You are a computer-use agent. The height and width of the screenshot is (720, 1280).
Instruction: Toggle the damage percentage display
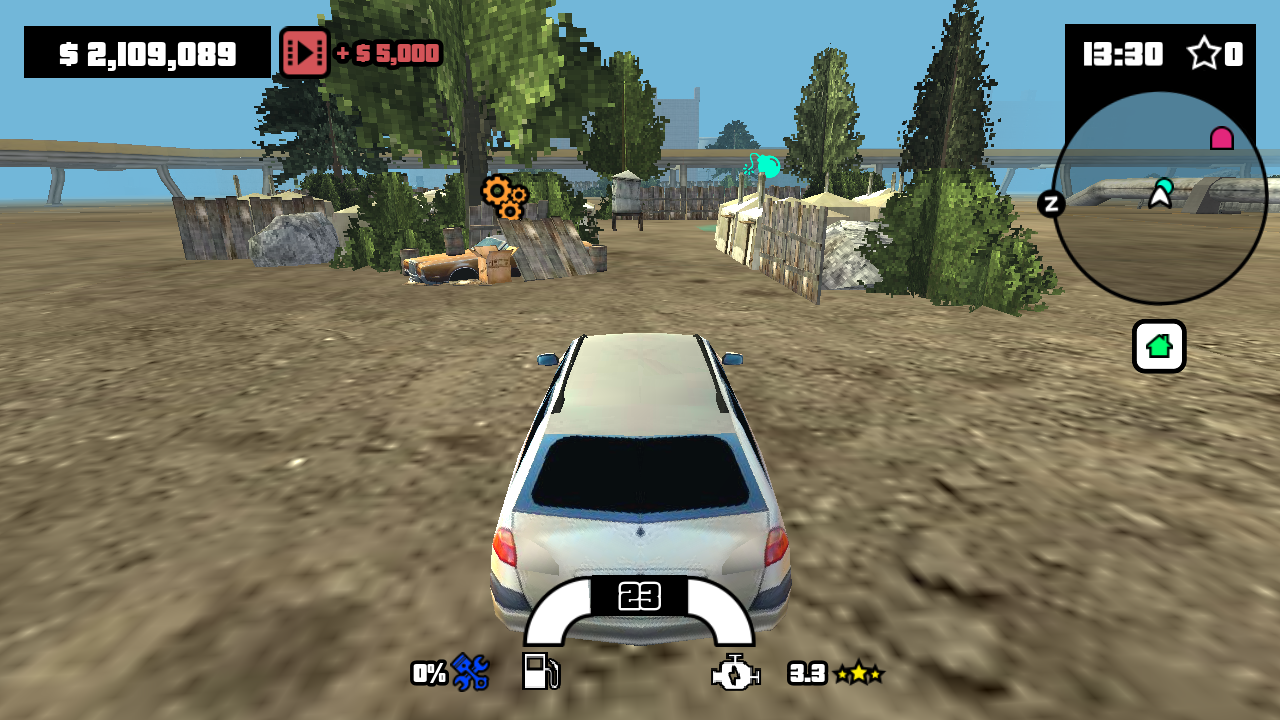(427, 674)
